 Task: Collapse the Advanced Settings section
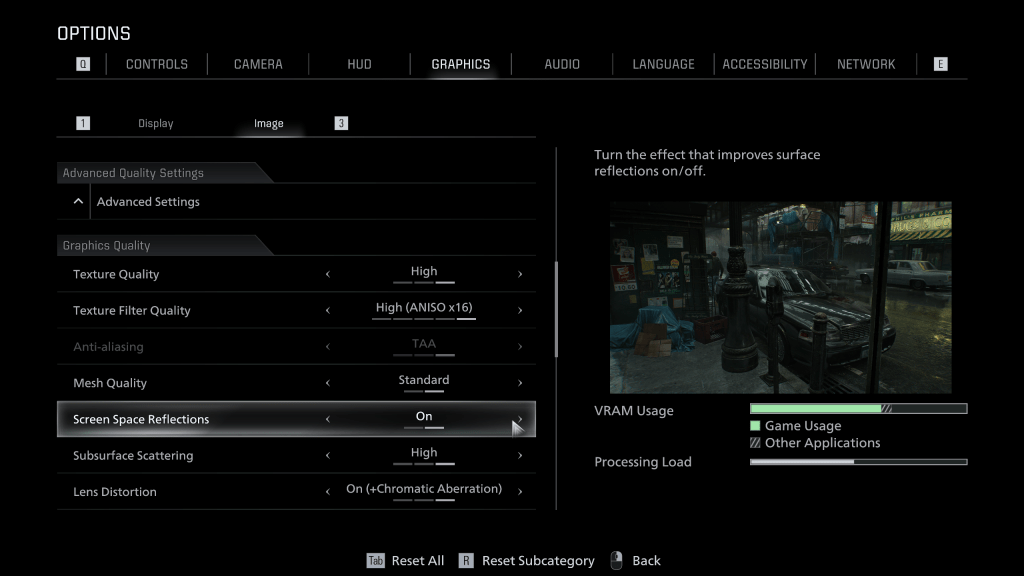79,201
